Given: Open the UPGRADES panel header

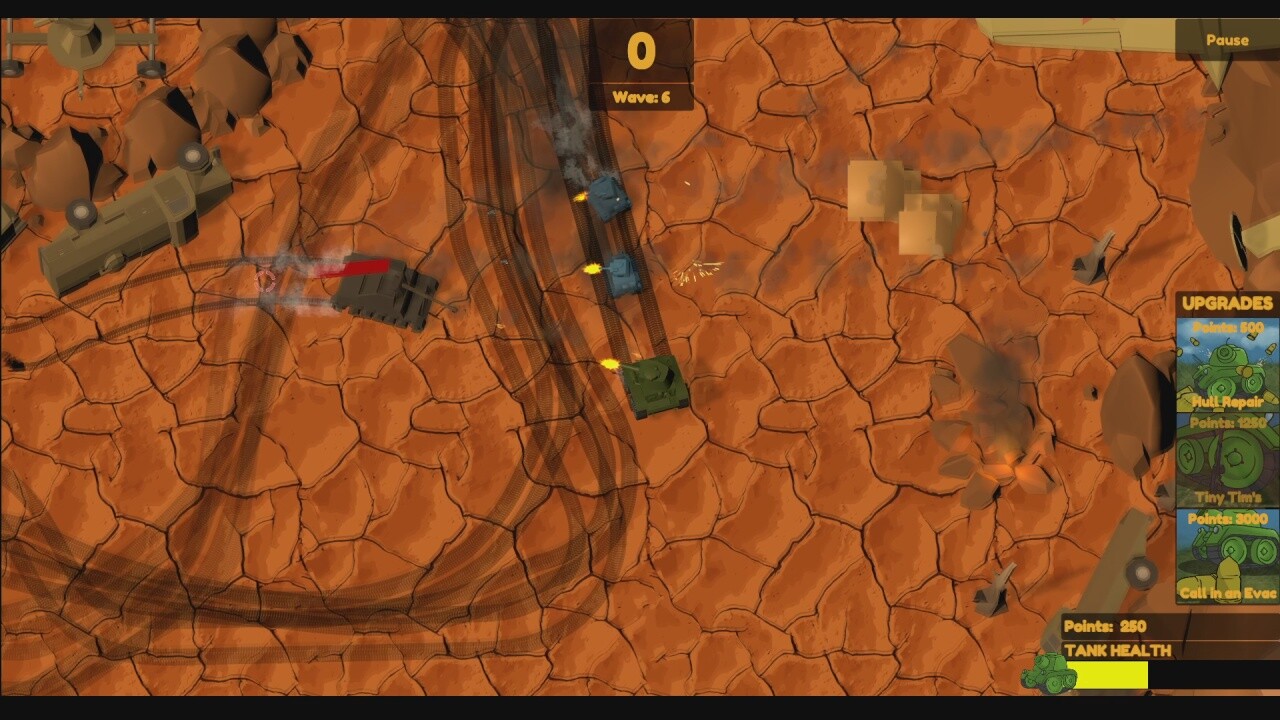Looking at the screenshot, I should (1226, 302).
